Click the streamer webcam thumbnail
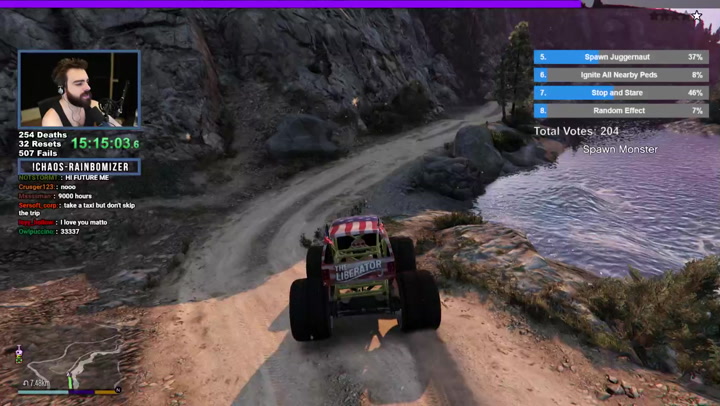This screenshot has height=406, width=720. (x=79, y=89)
